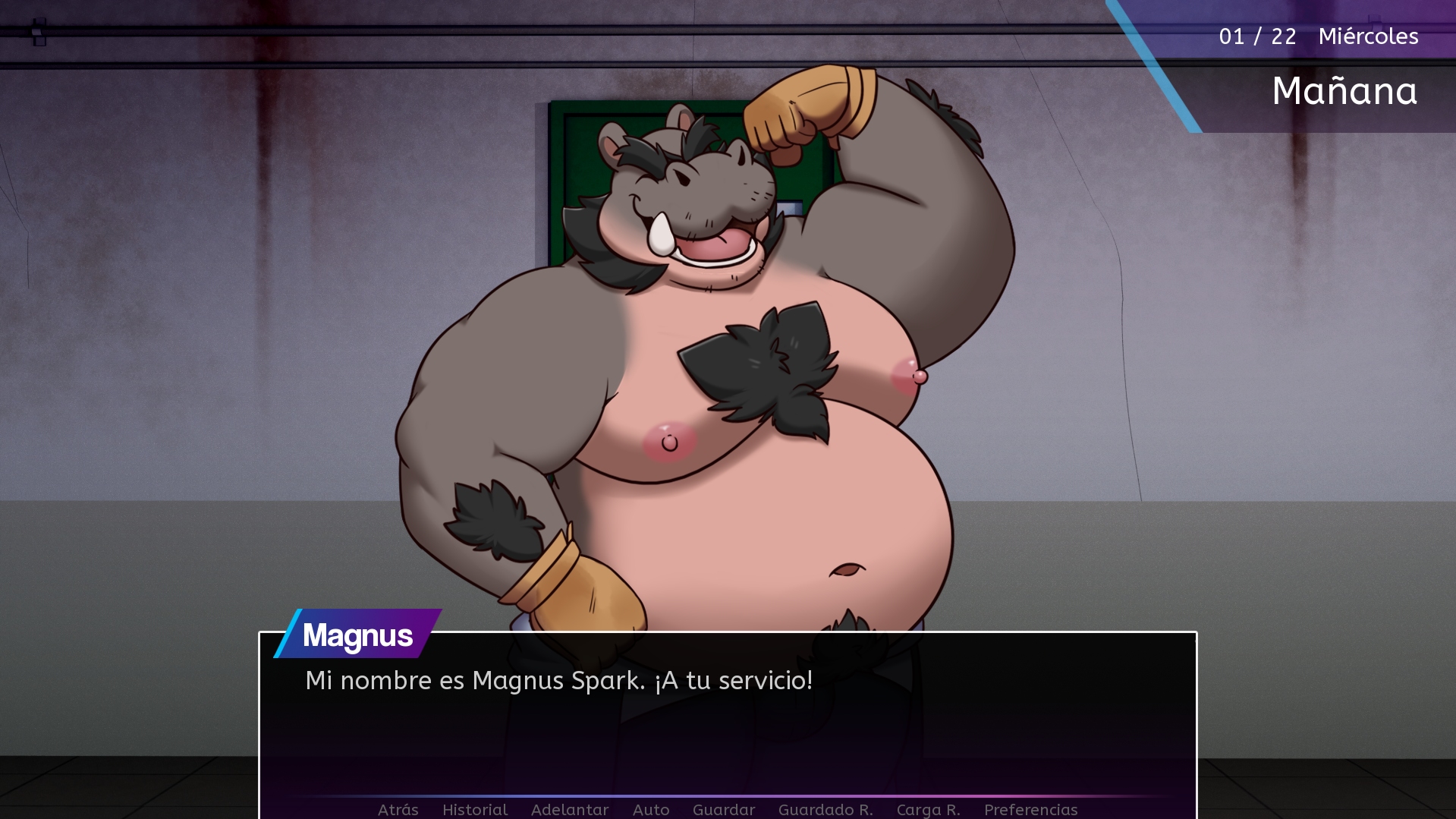Screen dimensions: 1456x819
Task: Skip forward using Adelantar
Action: tap(570, 809)
